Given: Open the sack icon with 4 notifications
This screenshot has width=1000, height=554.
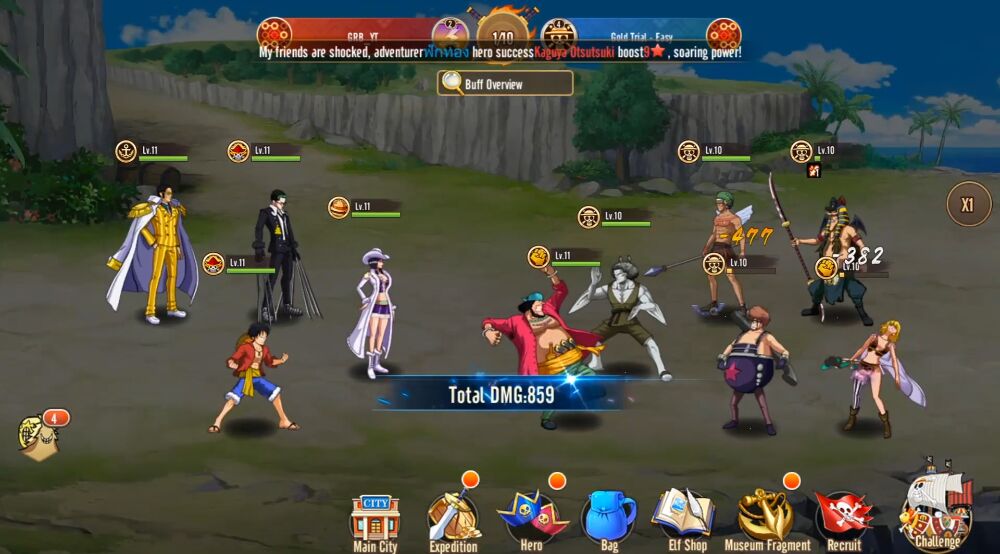Looking at the screenshot, I should tap(38, 437).
